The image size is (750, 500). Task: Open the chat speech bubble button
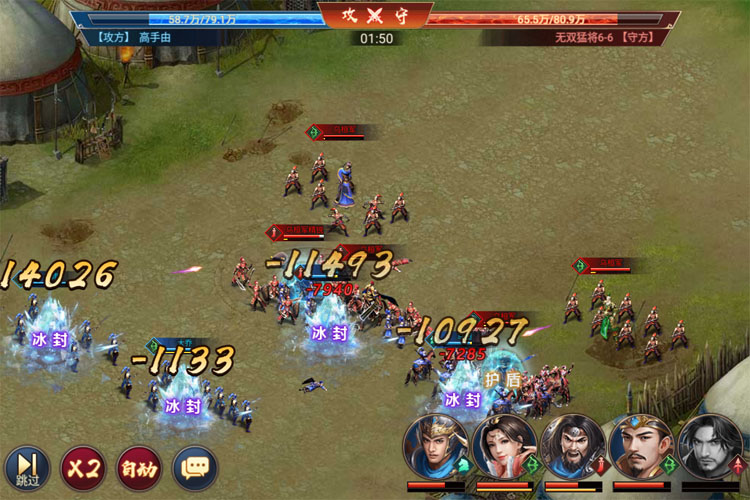click(x=195, y=467)
